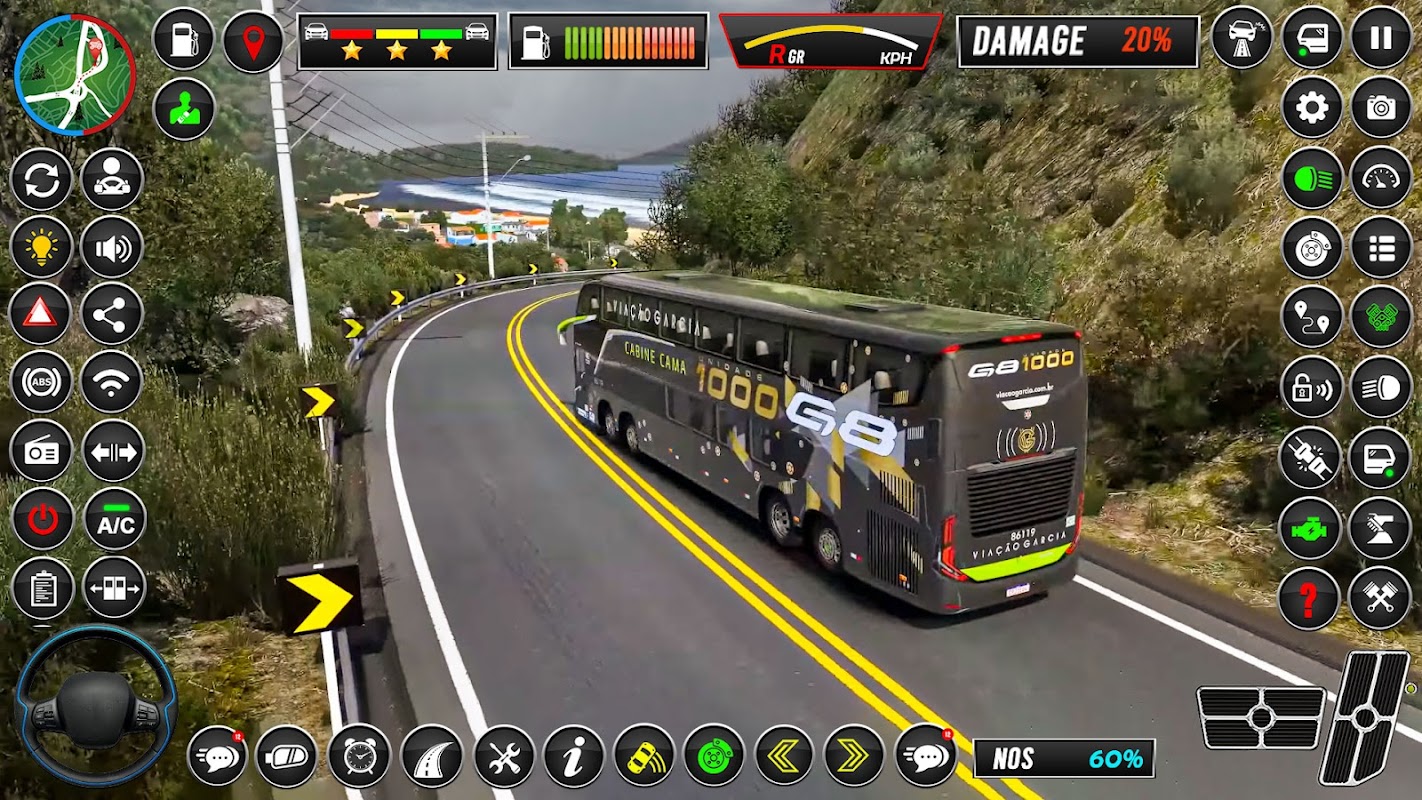This screenshot has height=800, width=1422.
Task: Turn on the radio button
Action: click(41, 451)
